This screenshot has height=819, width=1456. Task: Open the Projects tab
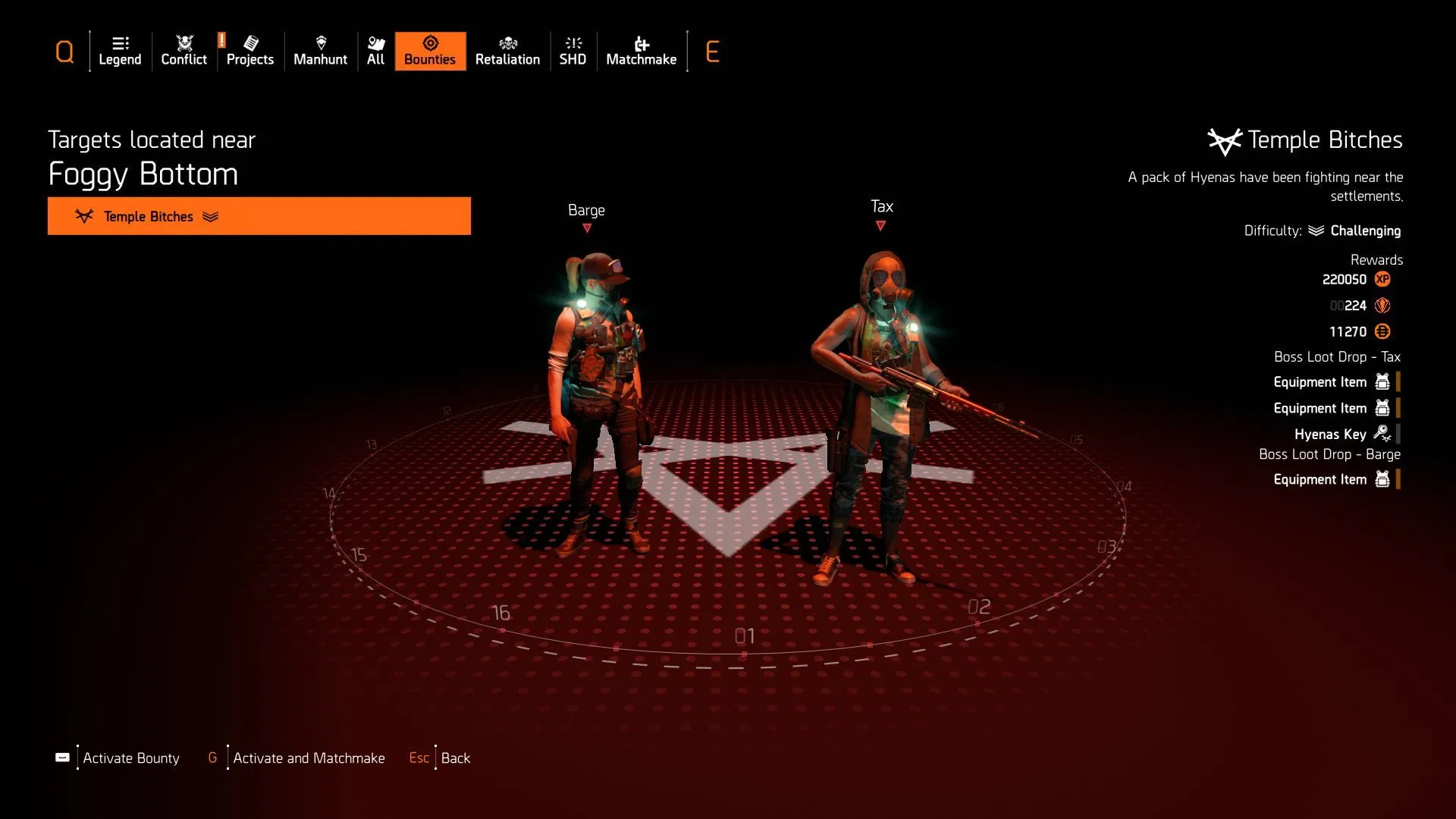[249, 52]
